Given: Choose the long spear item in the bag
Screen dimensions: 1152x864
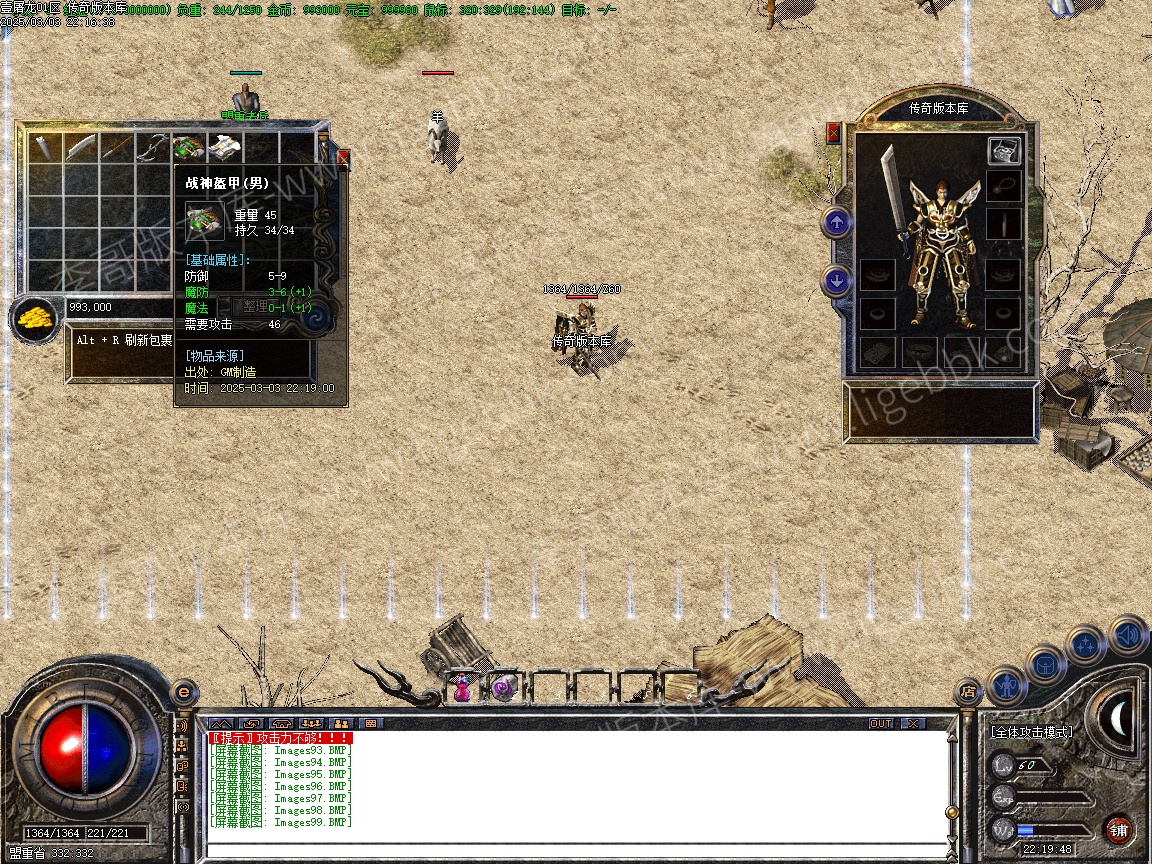Looking at the screenshot, I should click(x=117, y=148).
